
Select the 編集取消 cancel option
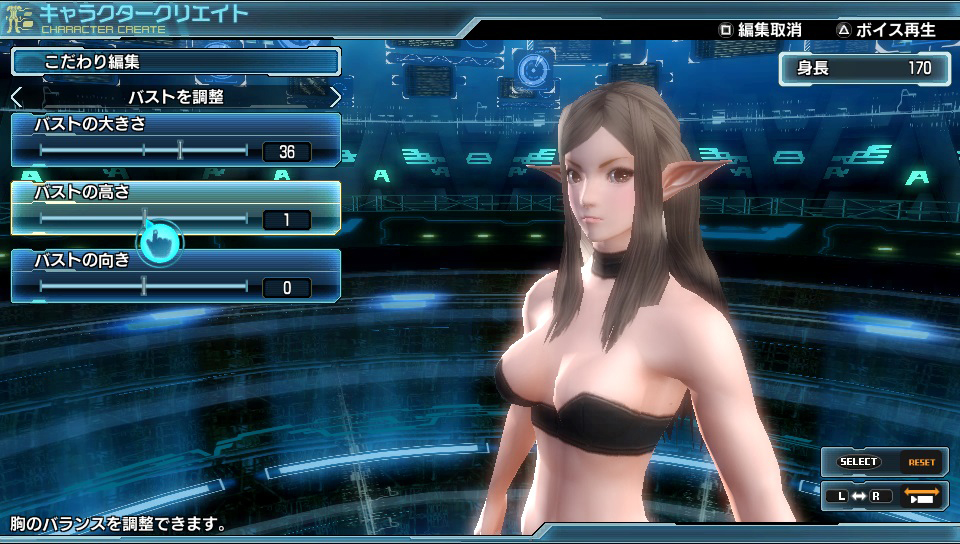tap(760, 29)
